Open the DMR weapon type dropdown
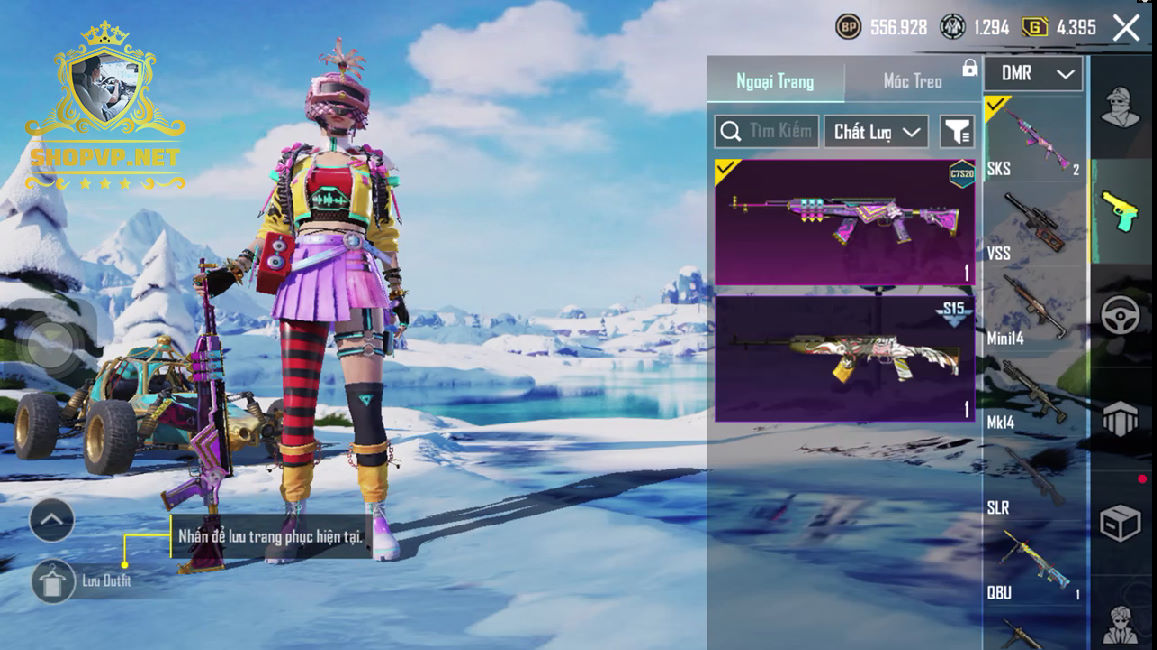The width and height of the screenshot is (1157, 650). [x=1034, y=73]
